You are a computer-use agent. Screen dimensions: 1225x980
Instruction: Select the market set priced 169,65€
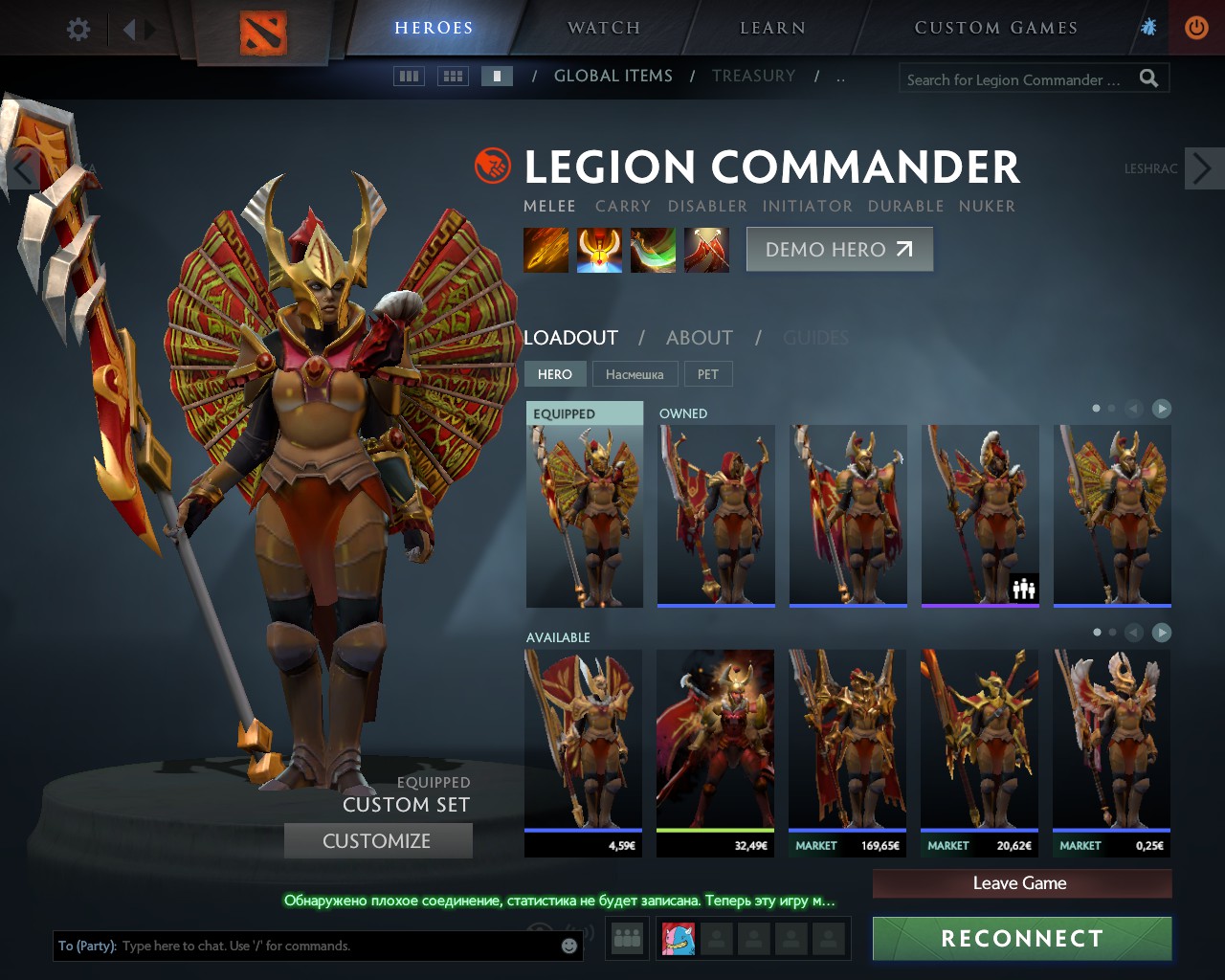[x=847, y=751]
